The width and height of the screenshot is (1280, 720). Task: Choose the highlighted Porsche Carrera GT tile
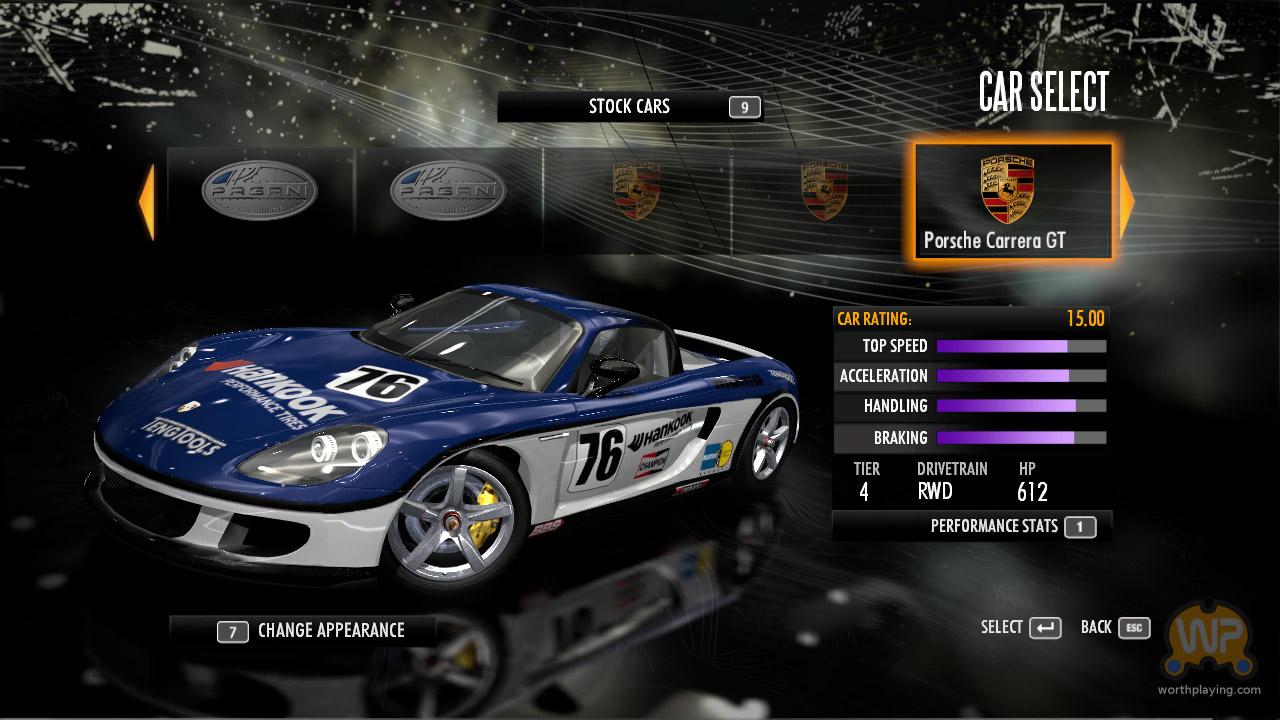(x=1012, y=202)
